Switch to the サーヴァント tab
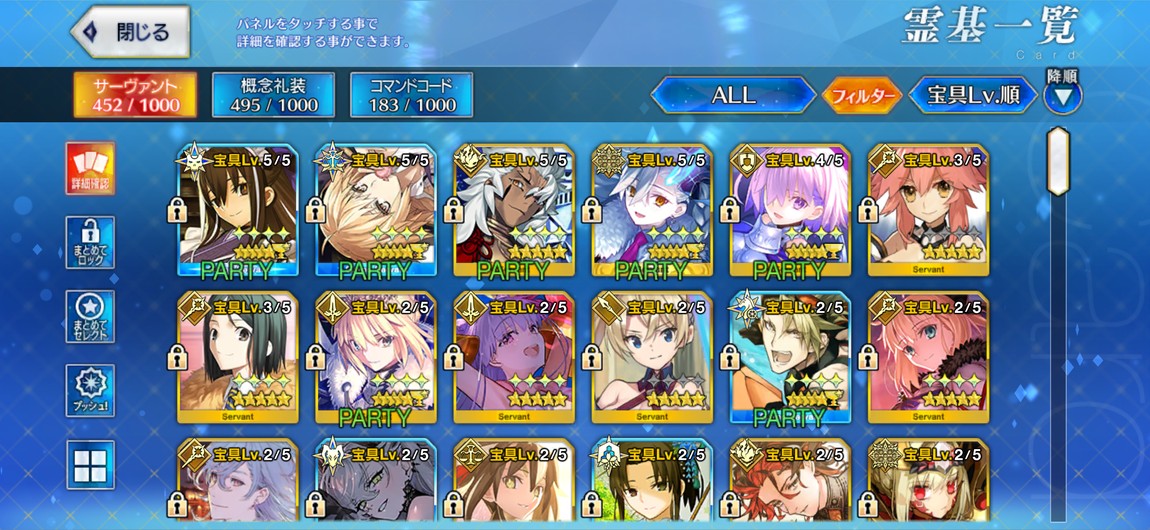Viewport: 1150px width, 530px height. tap(135, 95)
